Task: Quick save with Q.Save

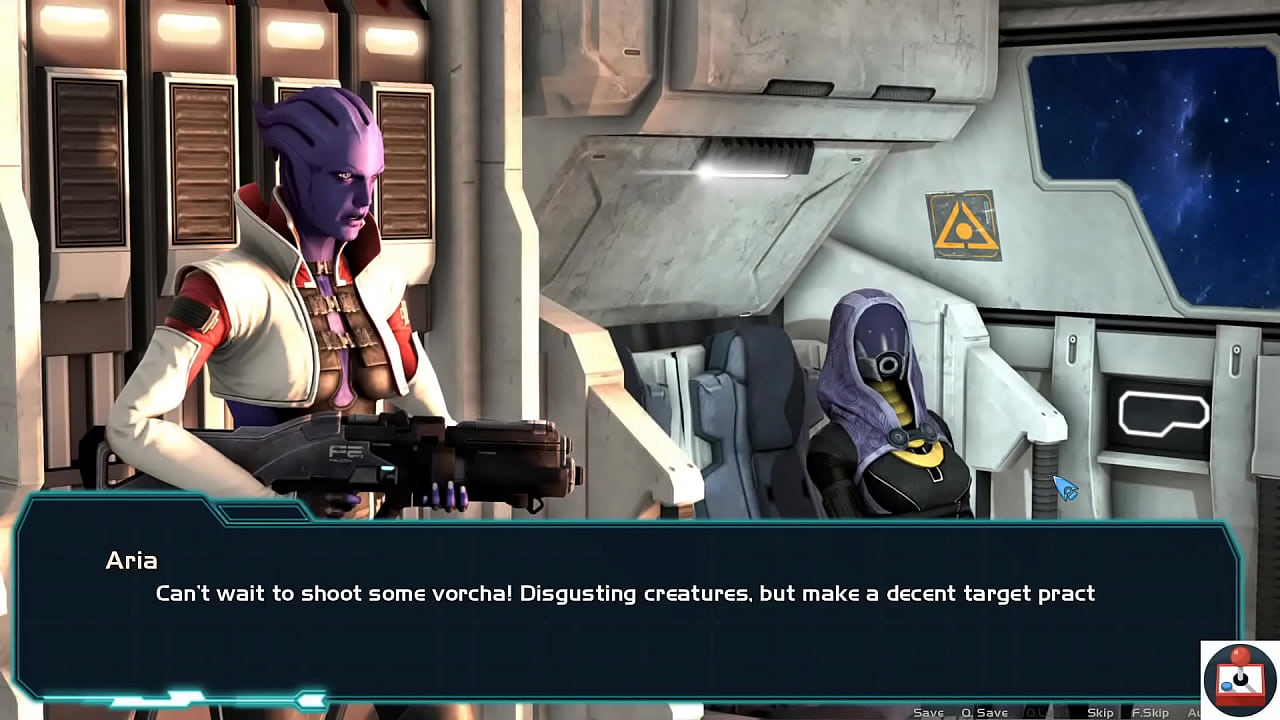Action: point(984,712)
